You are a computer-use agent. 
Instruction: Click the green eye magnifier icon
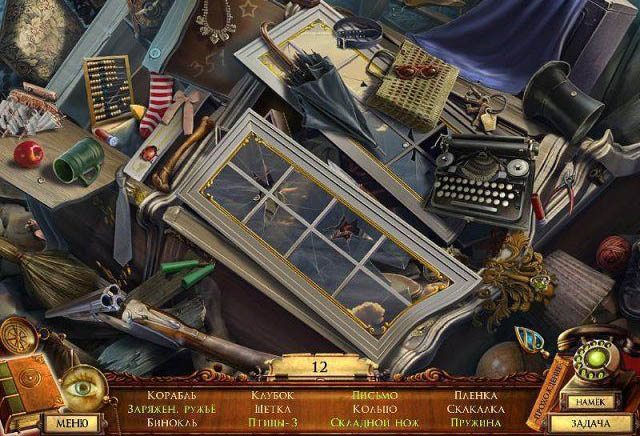click(x=79, y=387)
